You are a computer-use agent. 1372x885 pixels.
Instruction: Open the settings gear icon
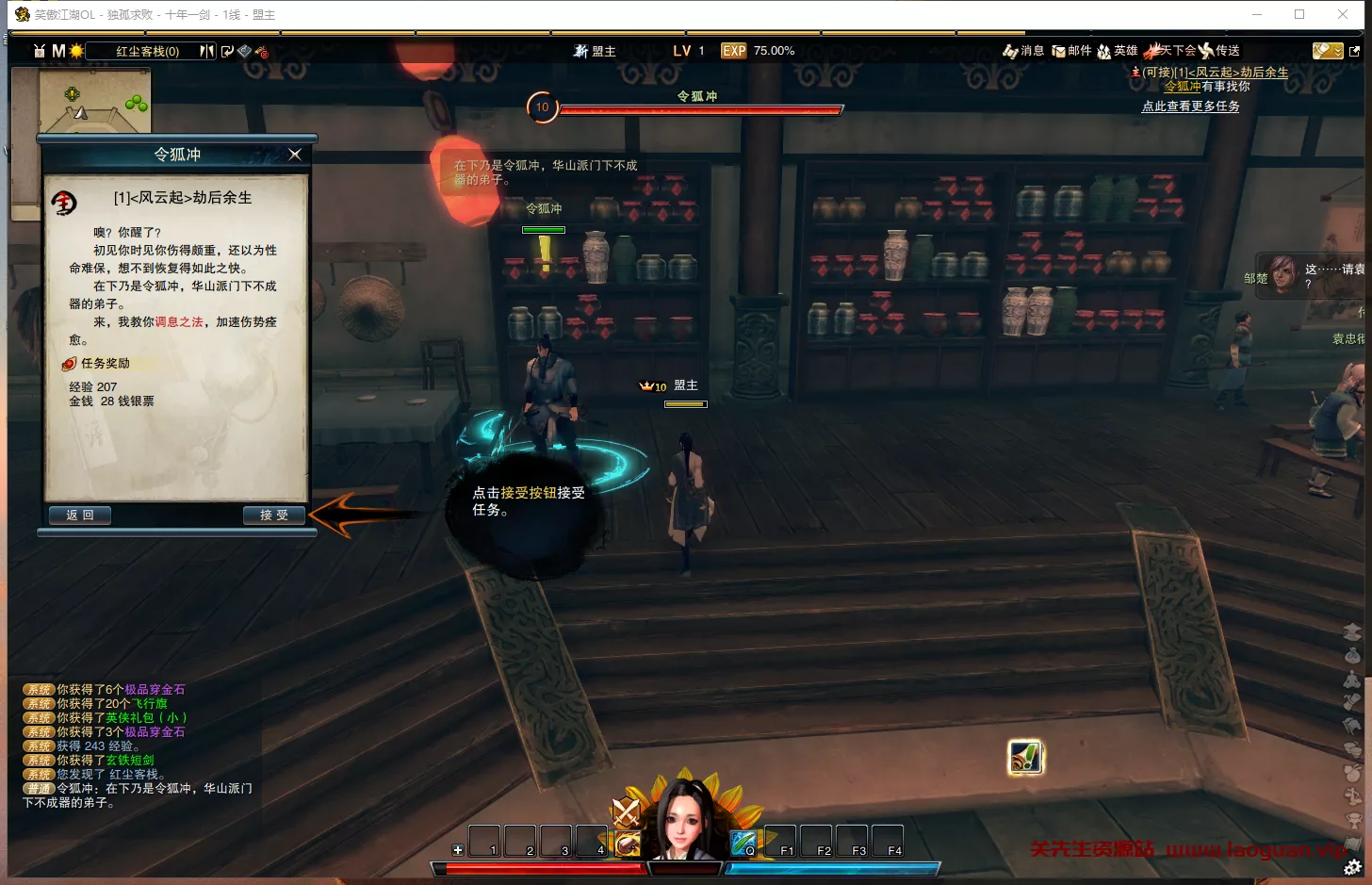[x=1353, y=867]
